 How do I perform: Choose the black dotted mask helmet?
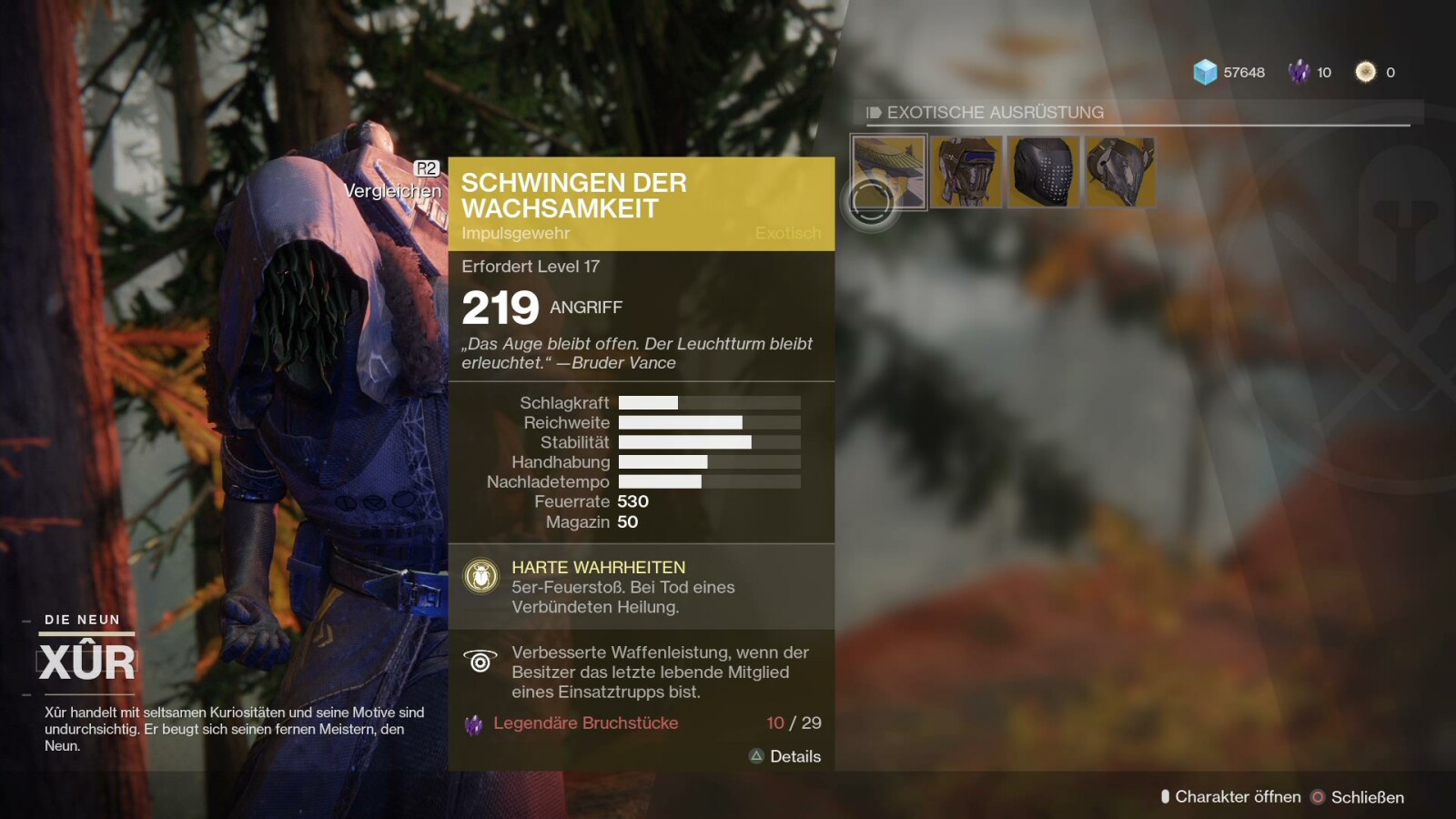(1043, 172)
